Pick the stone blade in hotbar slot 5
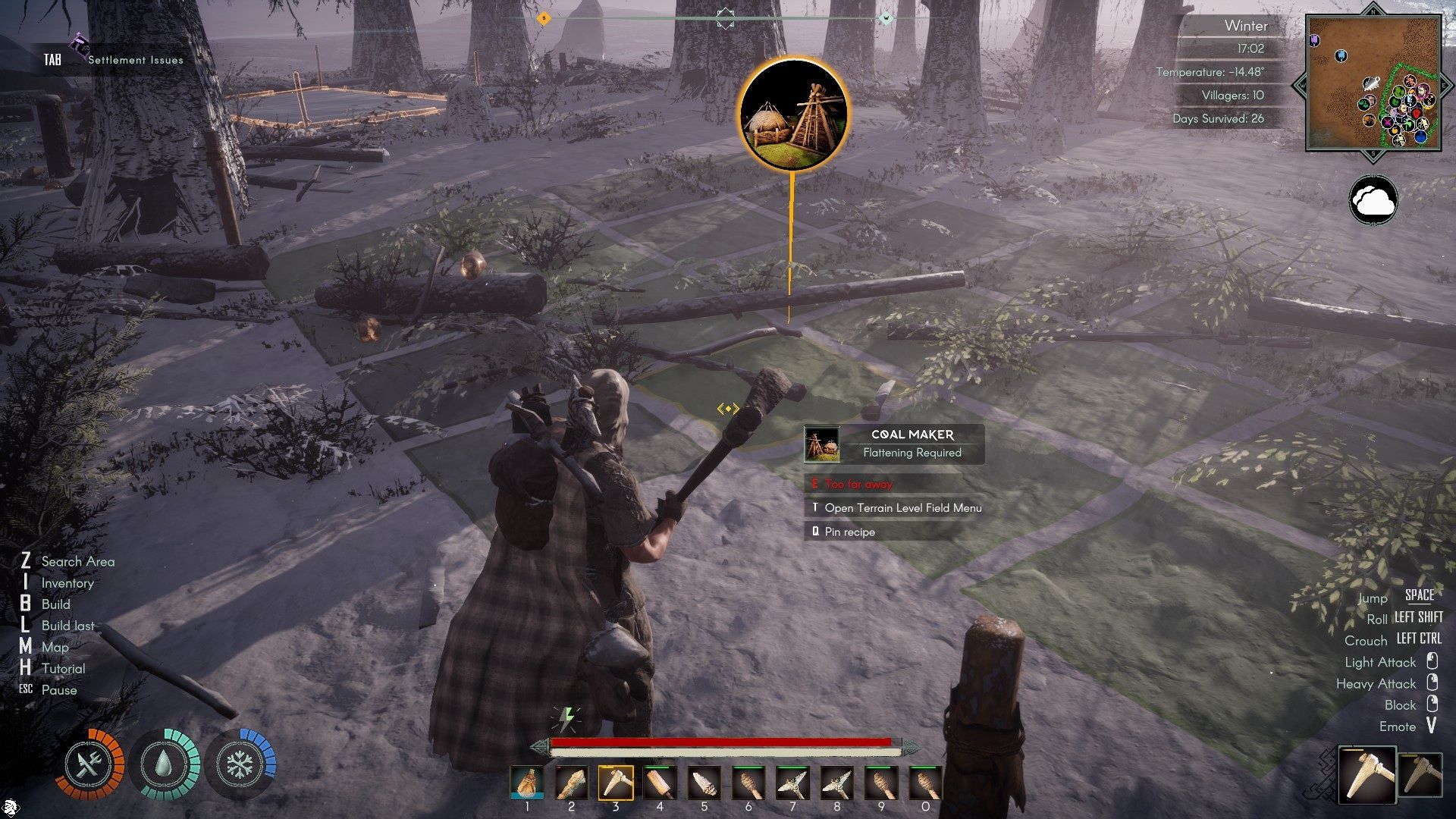Viewport: 1456px width, 819px height. click(704, 783)
